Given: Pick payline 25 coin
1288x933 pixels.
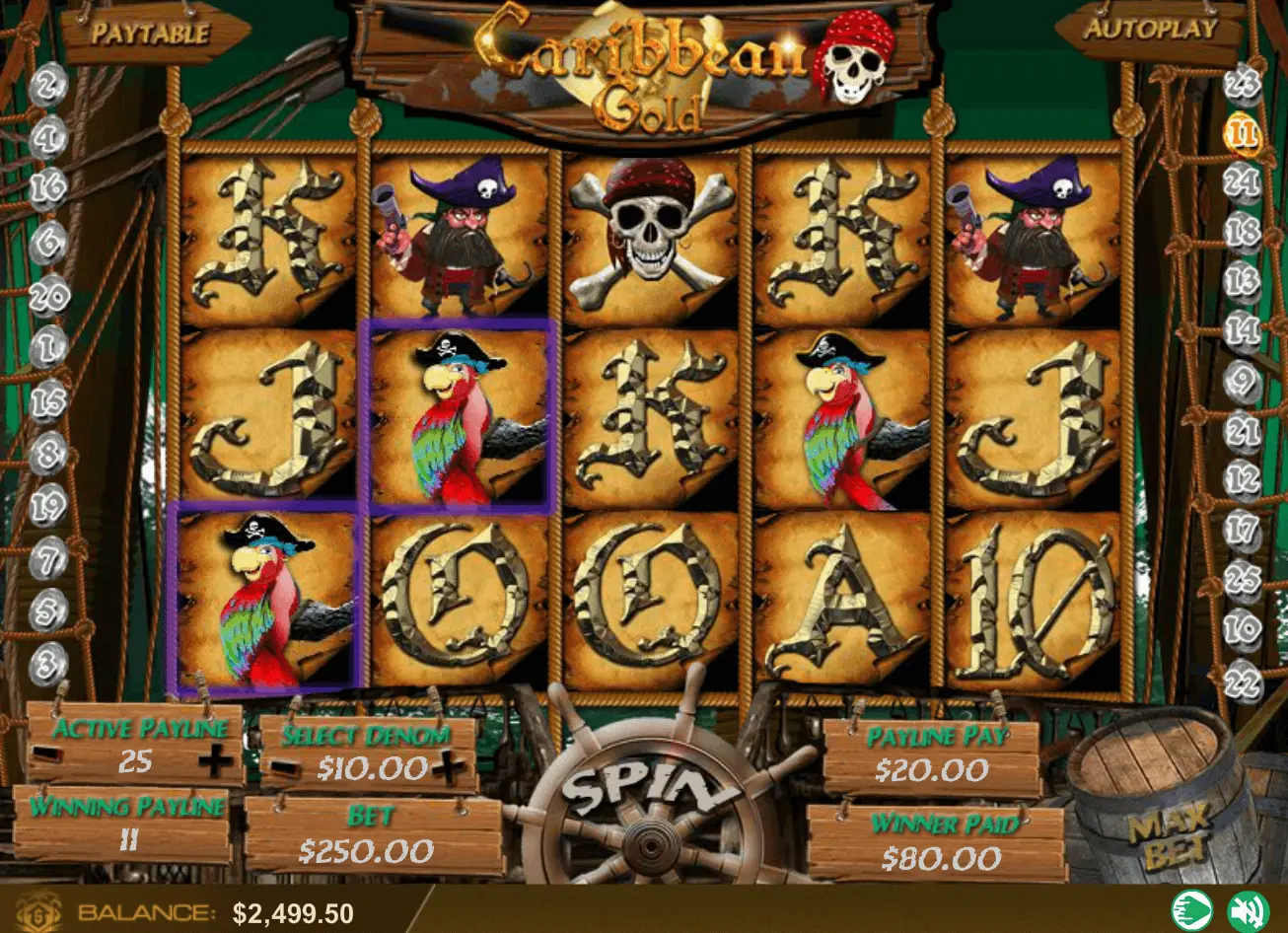Looking at the screenshot, I should click(1243, 579).
